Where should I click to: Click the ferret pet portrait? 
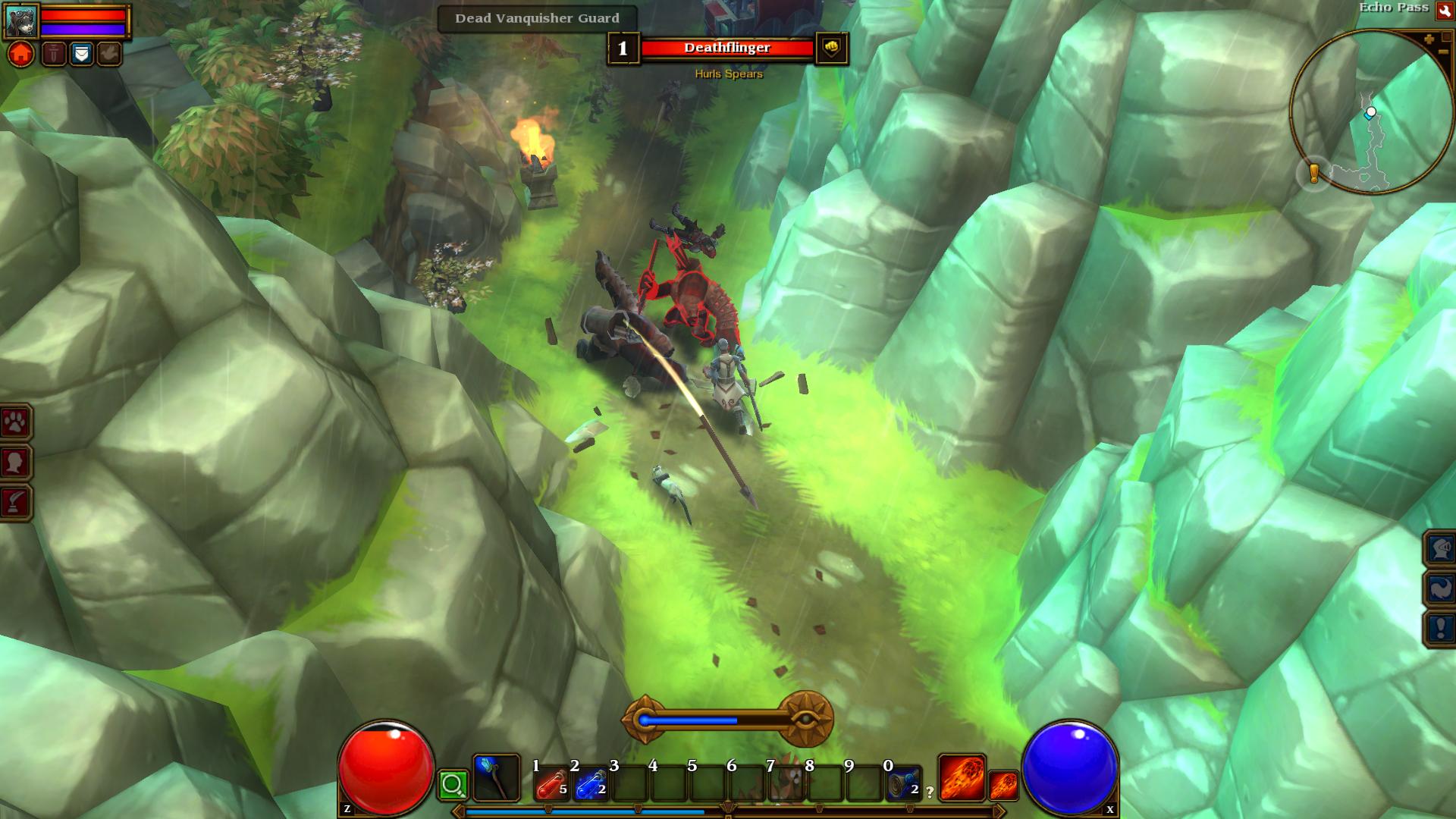20,21
